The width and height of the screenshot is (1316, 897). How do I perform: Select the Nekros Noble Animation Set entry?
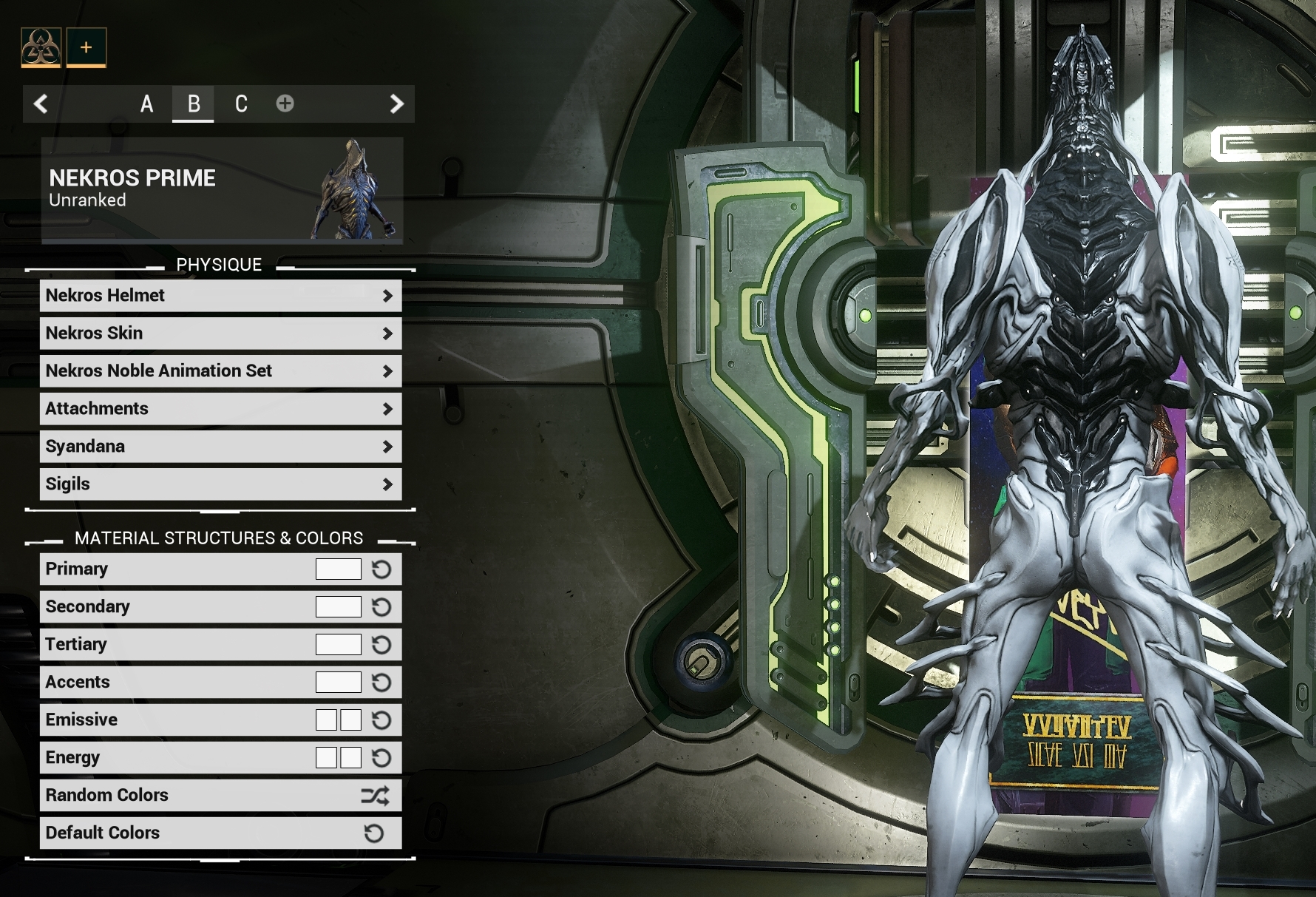click(220, 370)
